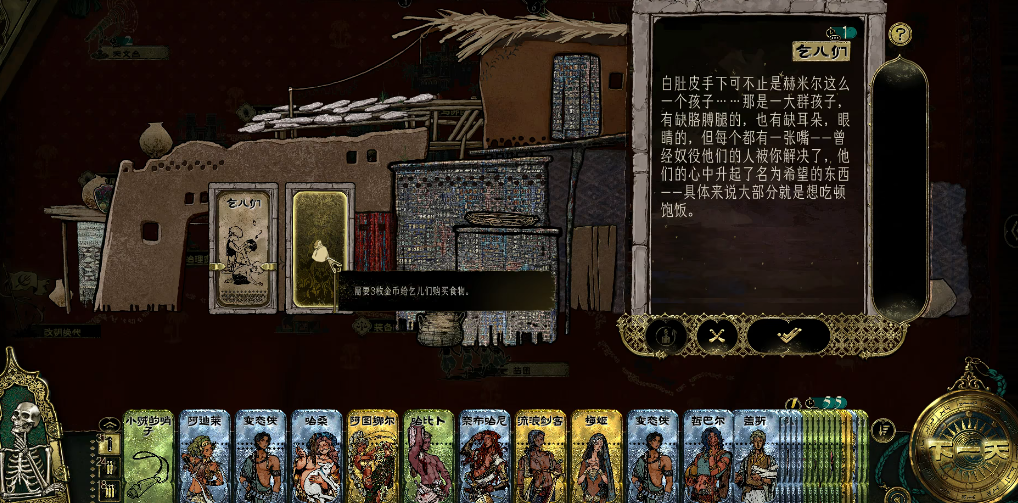
Task: Switch to hand filter tab II
Action: tap(109, 466)
